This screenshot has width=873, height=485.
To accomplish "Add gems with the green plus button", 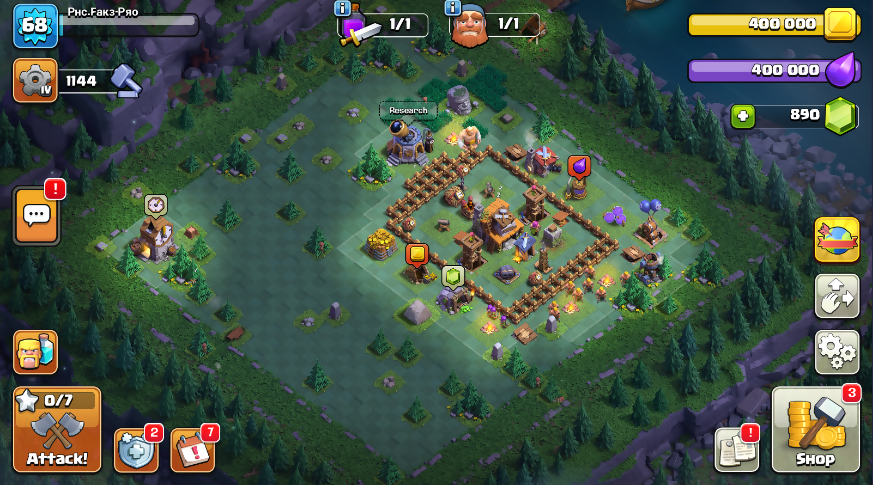I will (742, 115).
